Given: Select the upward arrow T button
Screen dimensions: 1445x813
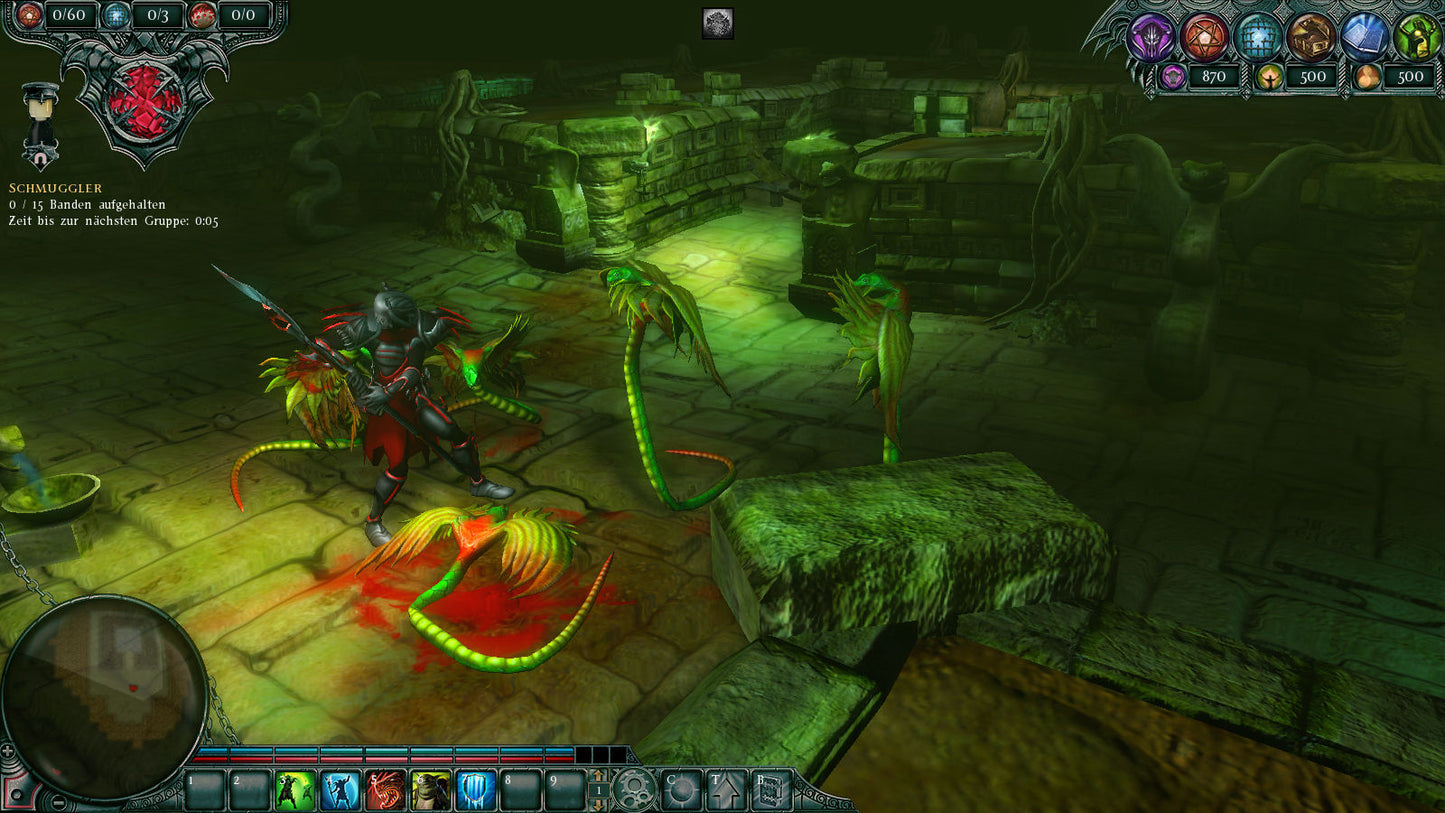Looking at the screenshot, I should (x=726, y=790).
